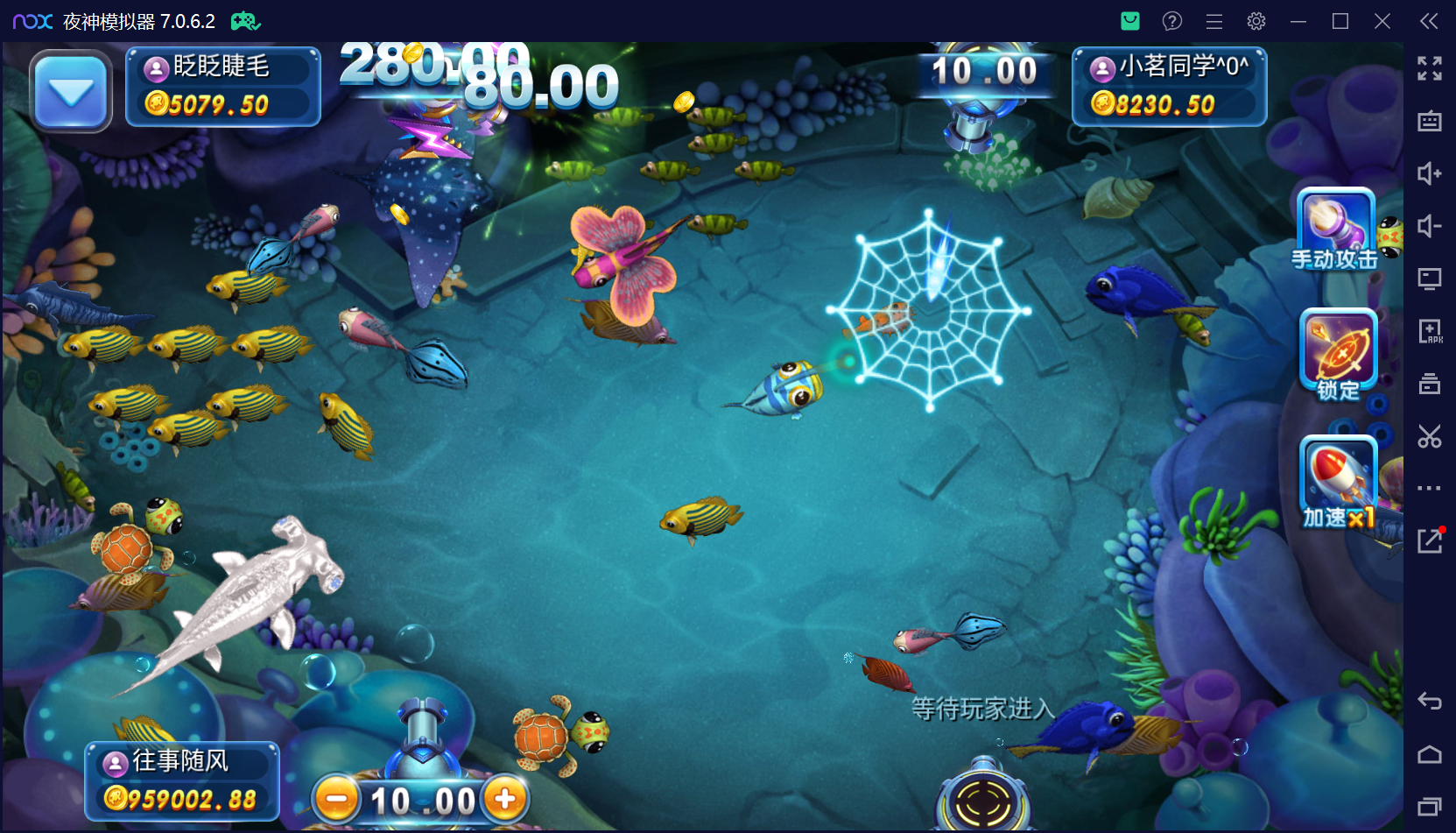Activate the 锁定 lock-on target skill
This screenshot has width=1456, height=833.
tap(1339, 352)
